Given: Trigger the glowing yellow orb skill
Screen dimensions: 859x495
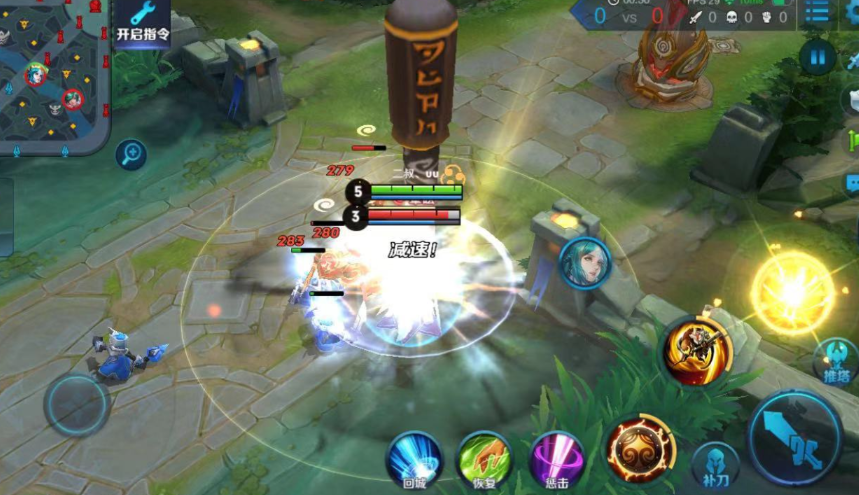Looking at the screenshot, I should [x=792, y=293].
